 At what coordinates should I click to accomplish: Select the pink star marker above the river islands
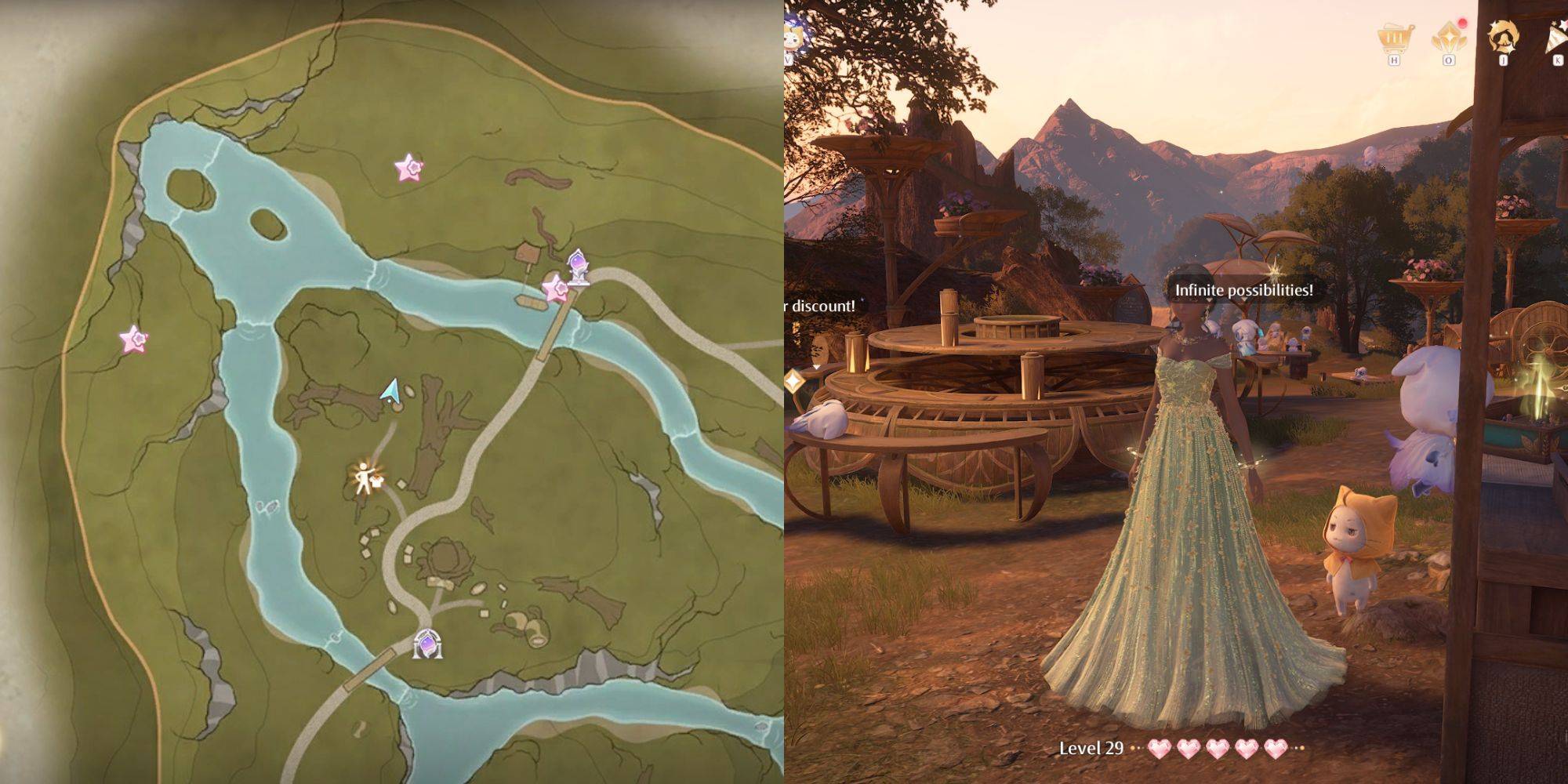(408, 167)
